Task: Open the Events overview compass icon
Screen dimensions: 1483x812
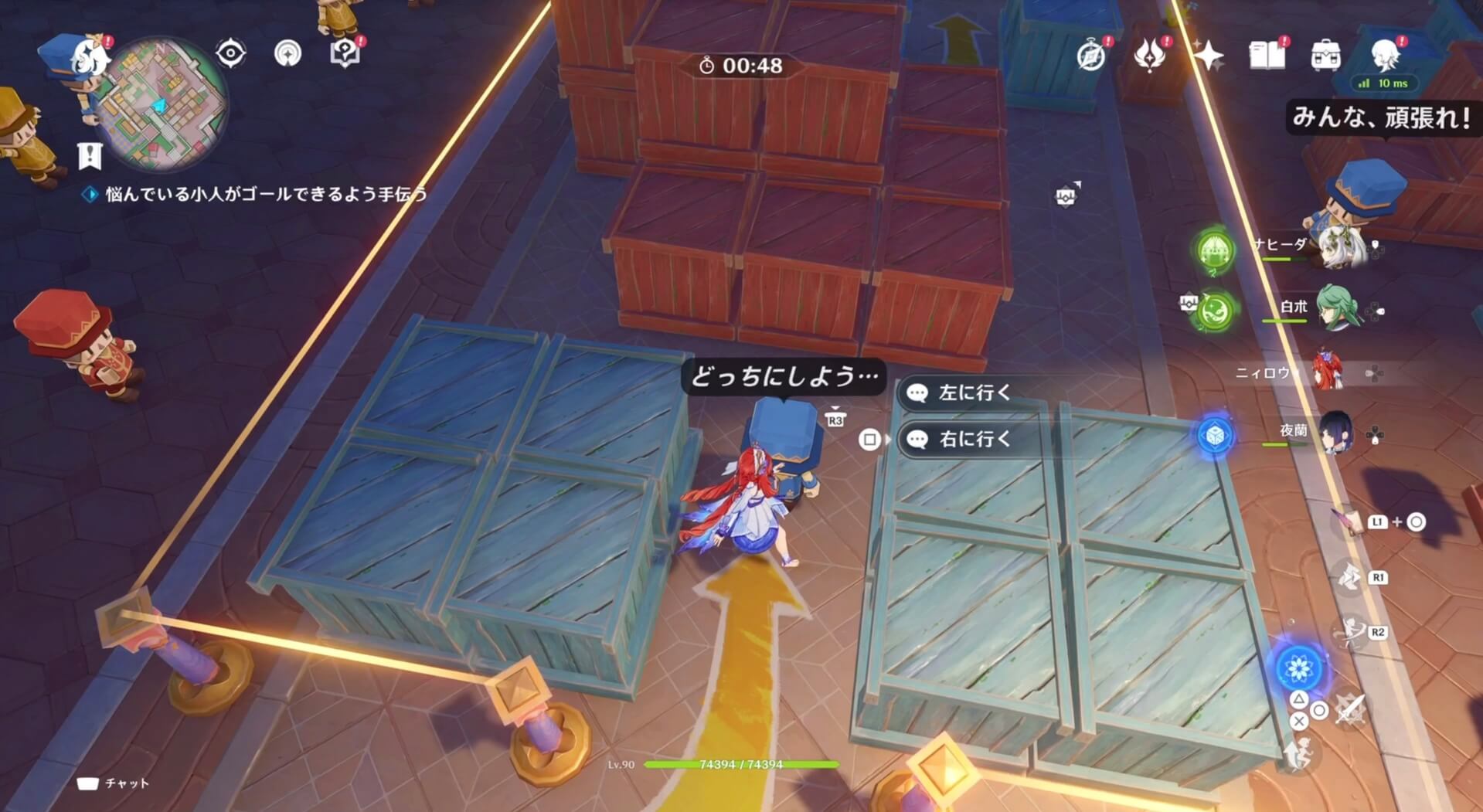Action: pyautogui.click(x=1093, y=55)
